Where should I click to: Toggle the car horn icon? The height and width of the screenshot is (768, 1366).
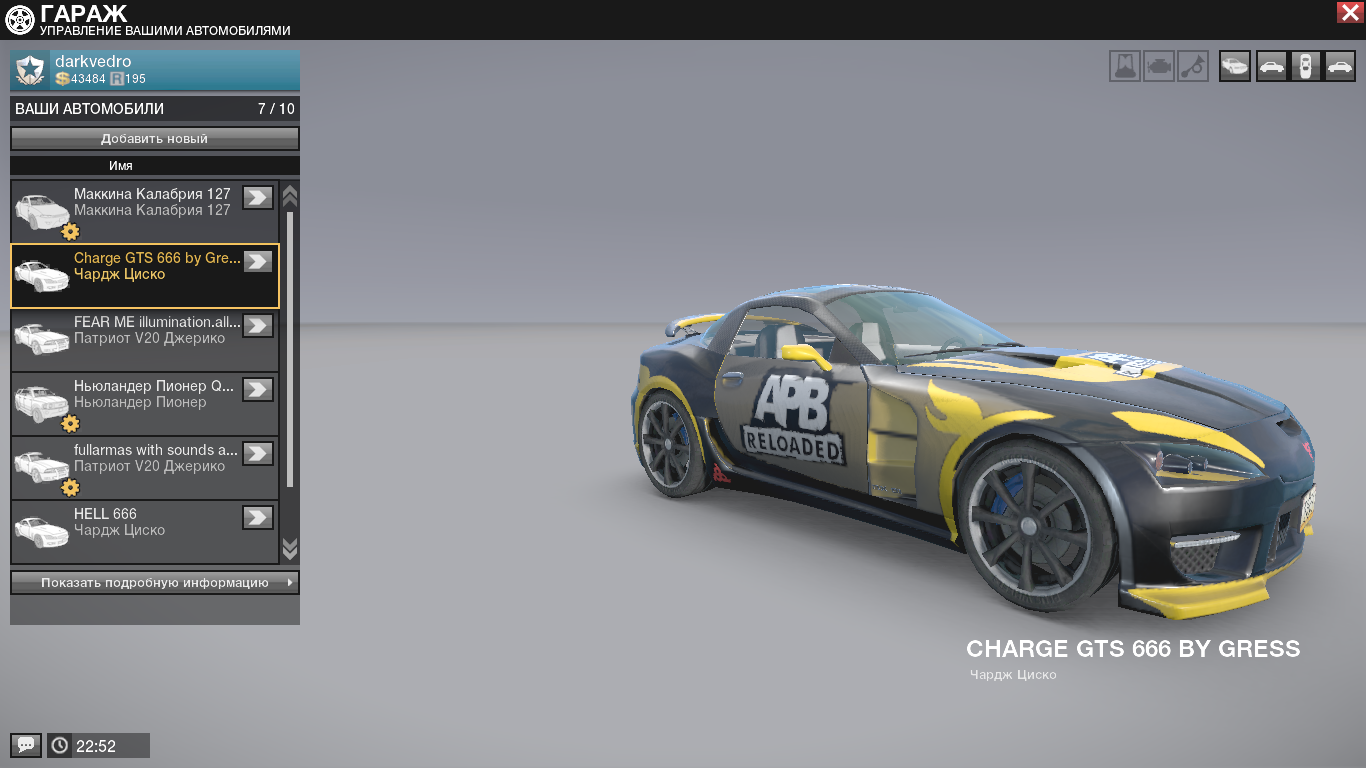pos(1193,67)
